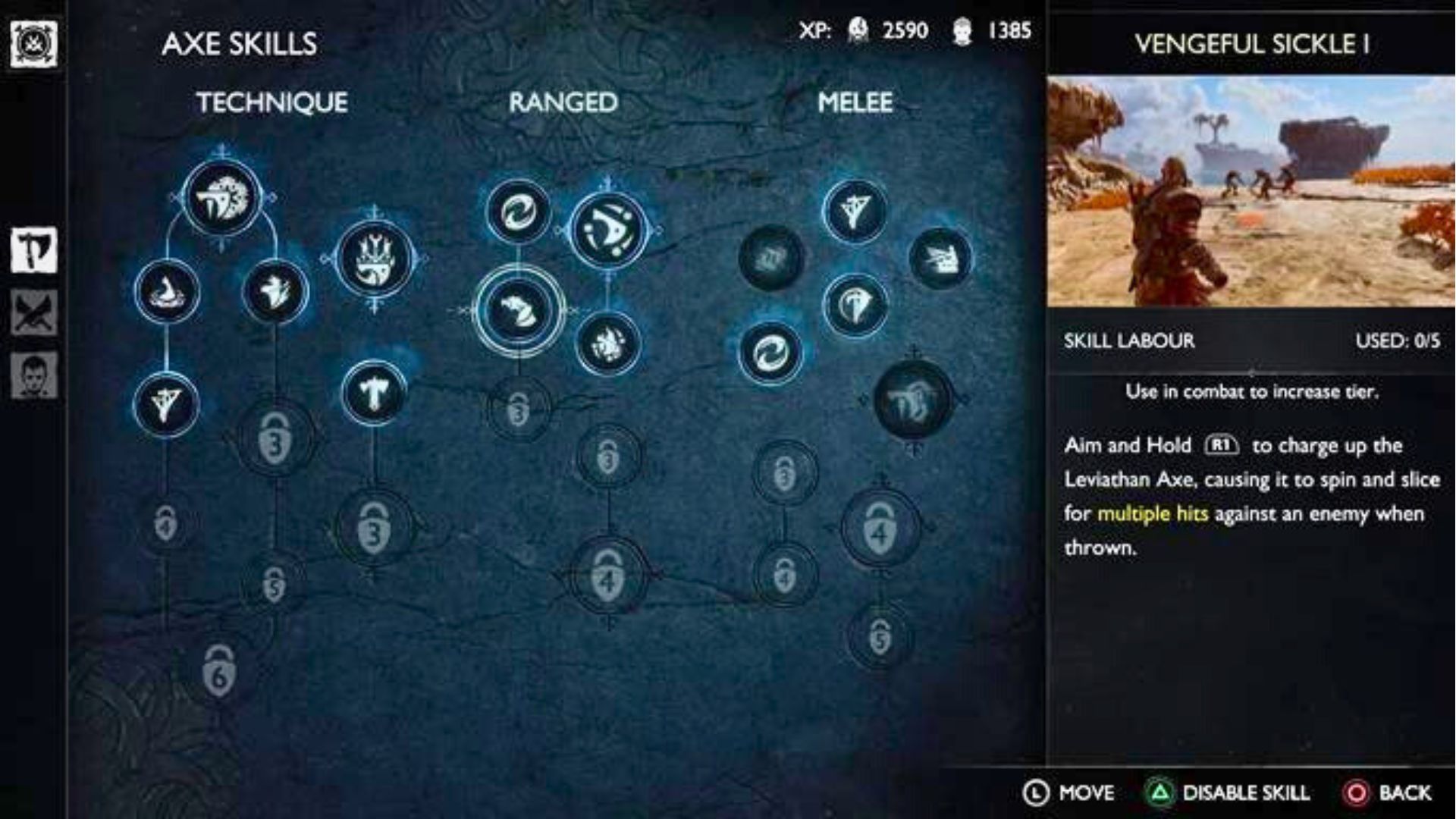The height and width of the screenshot is (819, 1456).
Task: Open the skills category icon above the tabs
Action: tap(33, 44)
